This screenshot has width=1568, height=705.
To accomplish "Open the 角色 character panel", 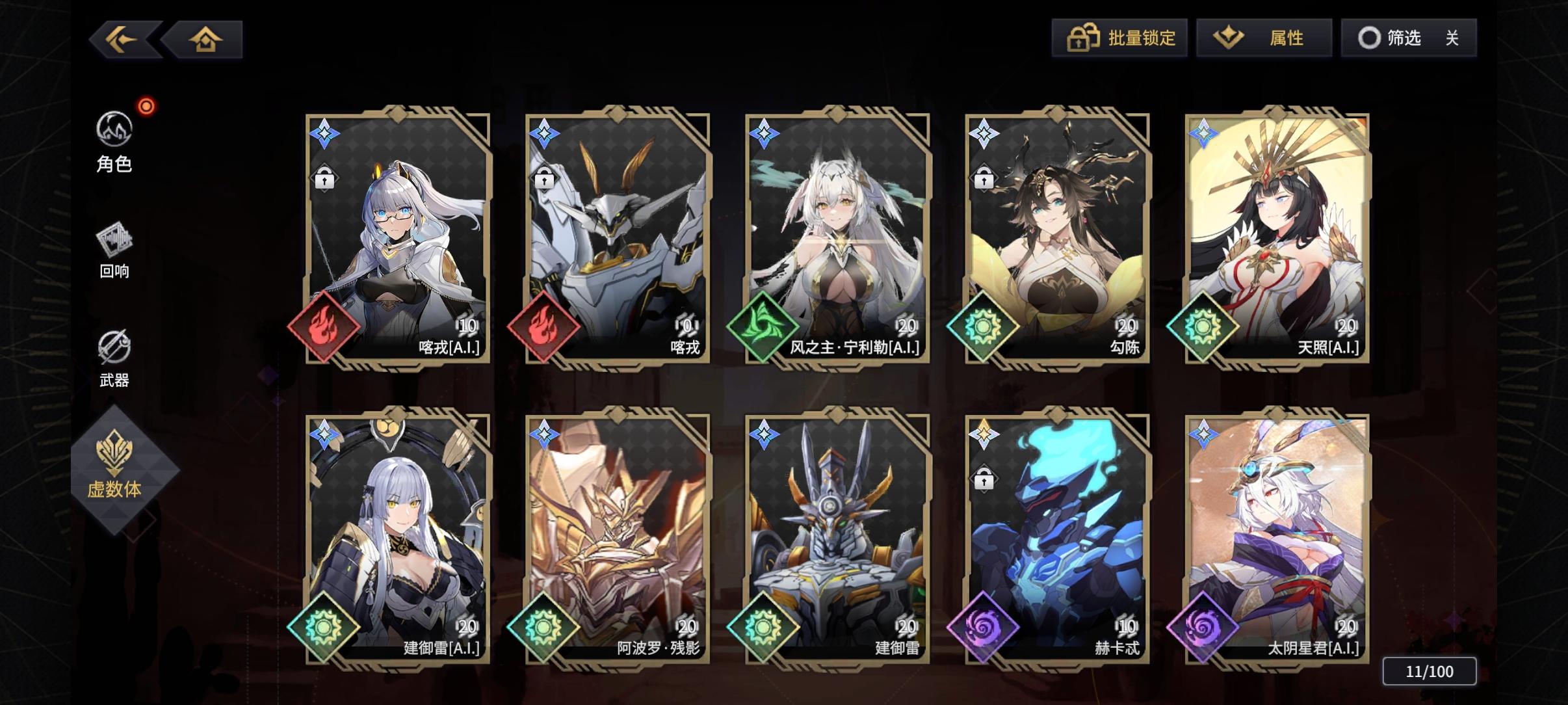I will coord(114,143).
